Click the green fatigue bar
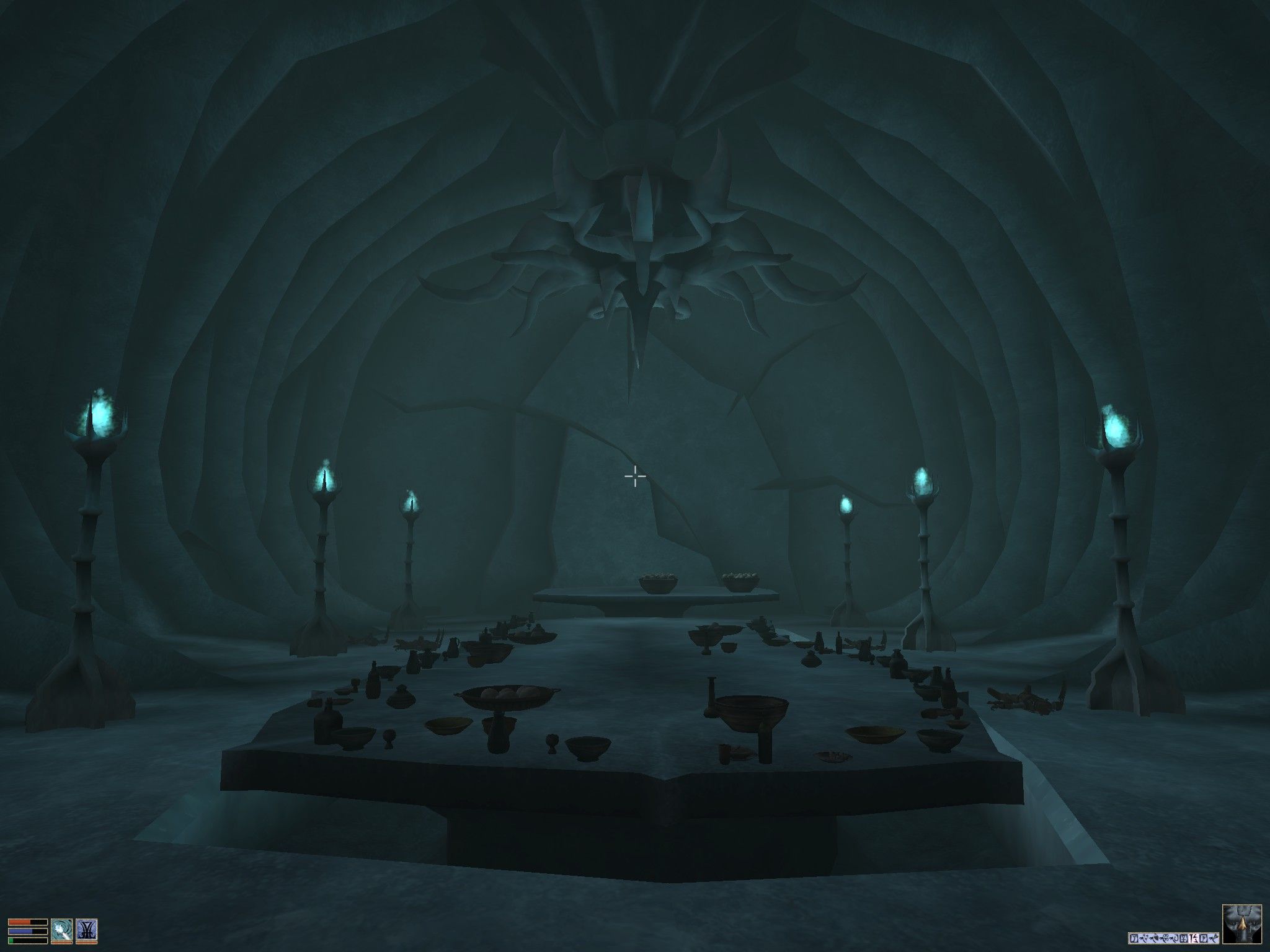This screenshot has width=1270, height=952. tap(28, 941)
